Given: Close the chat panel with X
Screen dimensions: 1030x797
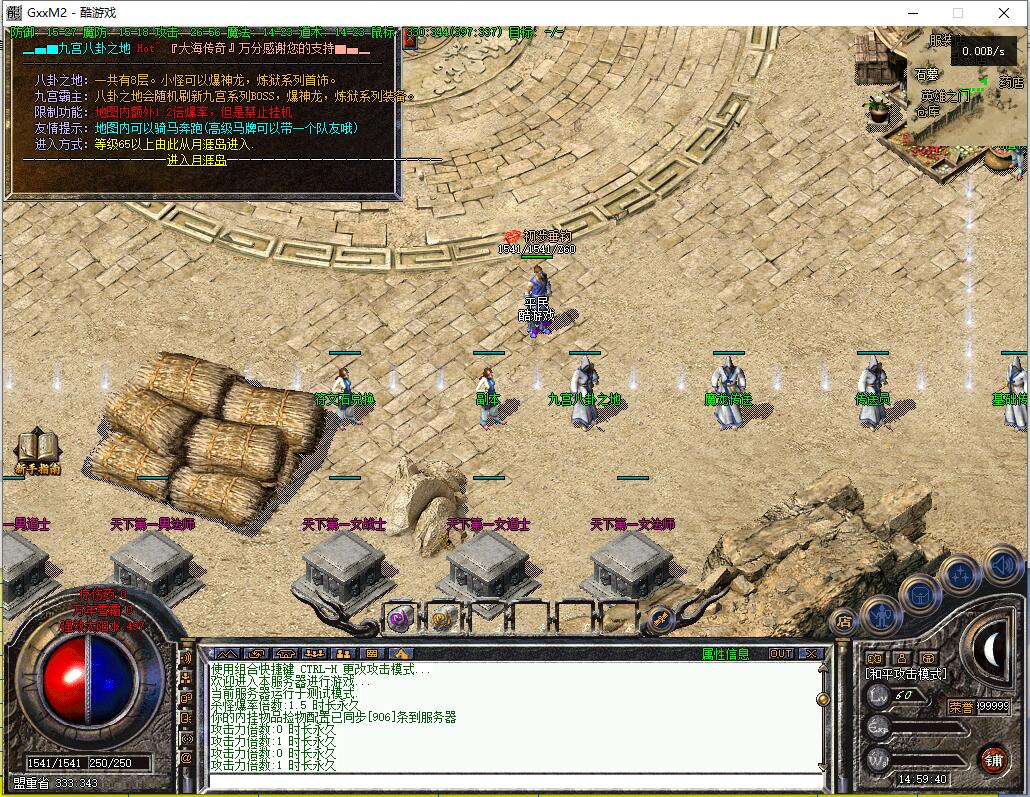Looking at the screenshot, I should (x=811, y=654).
